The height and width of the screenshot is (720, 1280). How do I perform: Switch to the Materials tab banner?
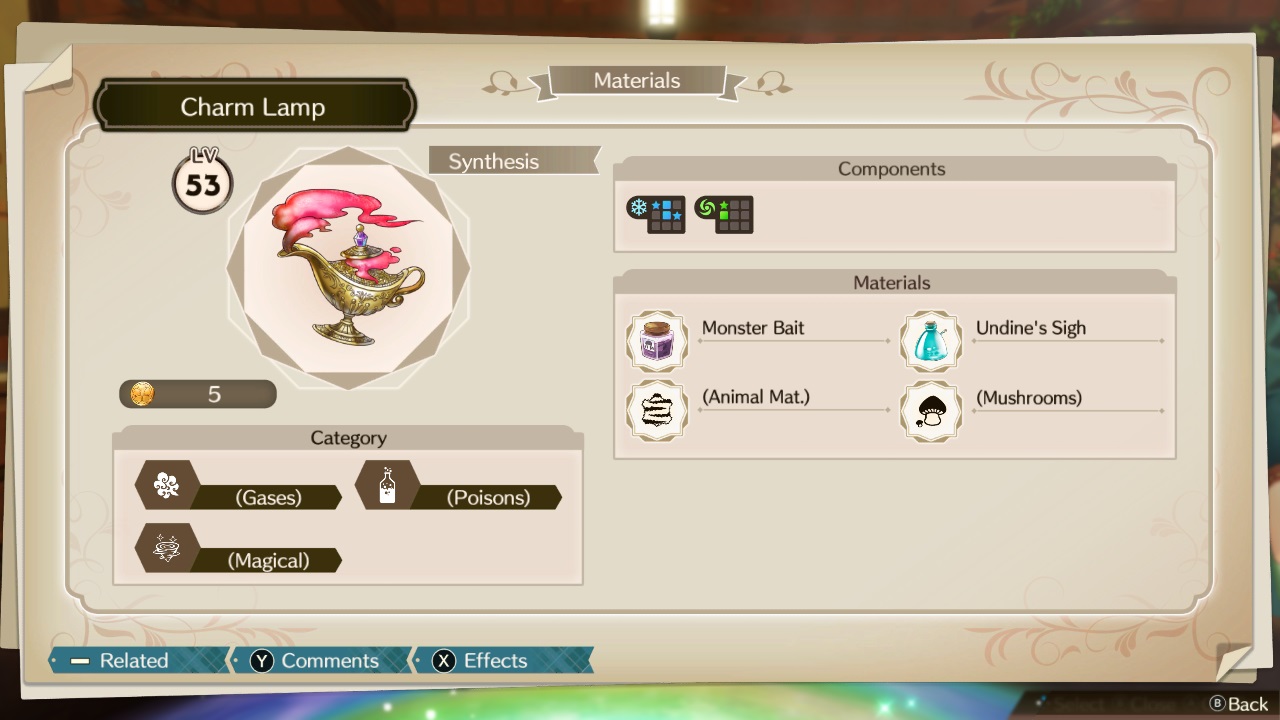pyautogui.click(x=637, y=81)
